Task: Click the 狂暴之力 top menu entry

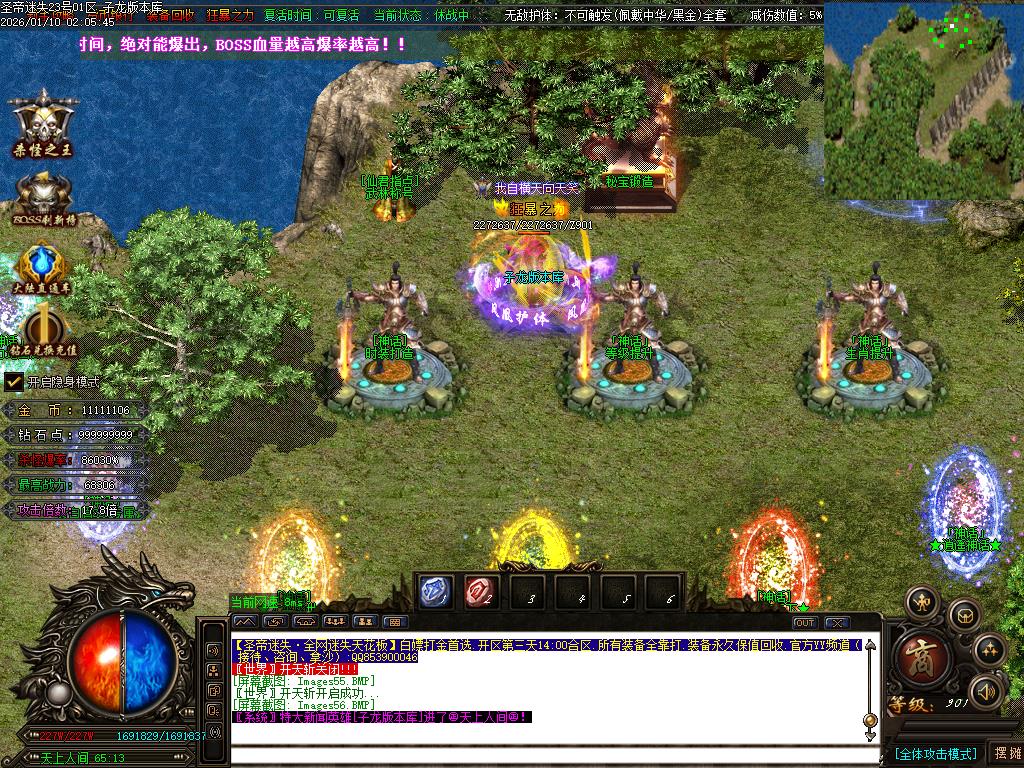Action: (230, 16)
